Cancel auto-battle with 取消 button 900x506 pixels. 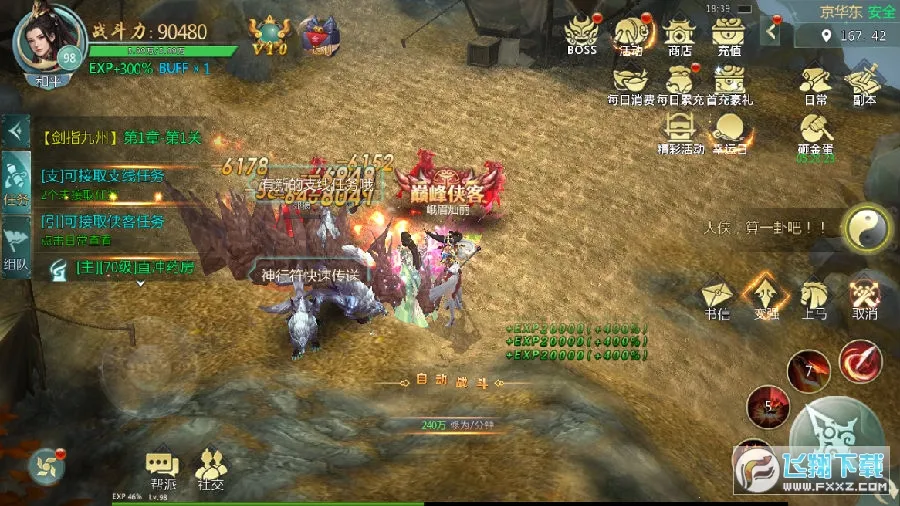[x=864, y=295]
